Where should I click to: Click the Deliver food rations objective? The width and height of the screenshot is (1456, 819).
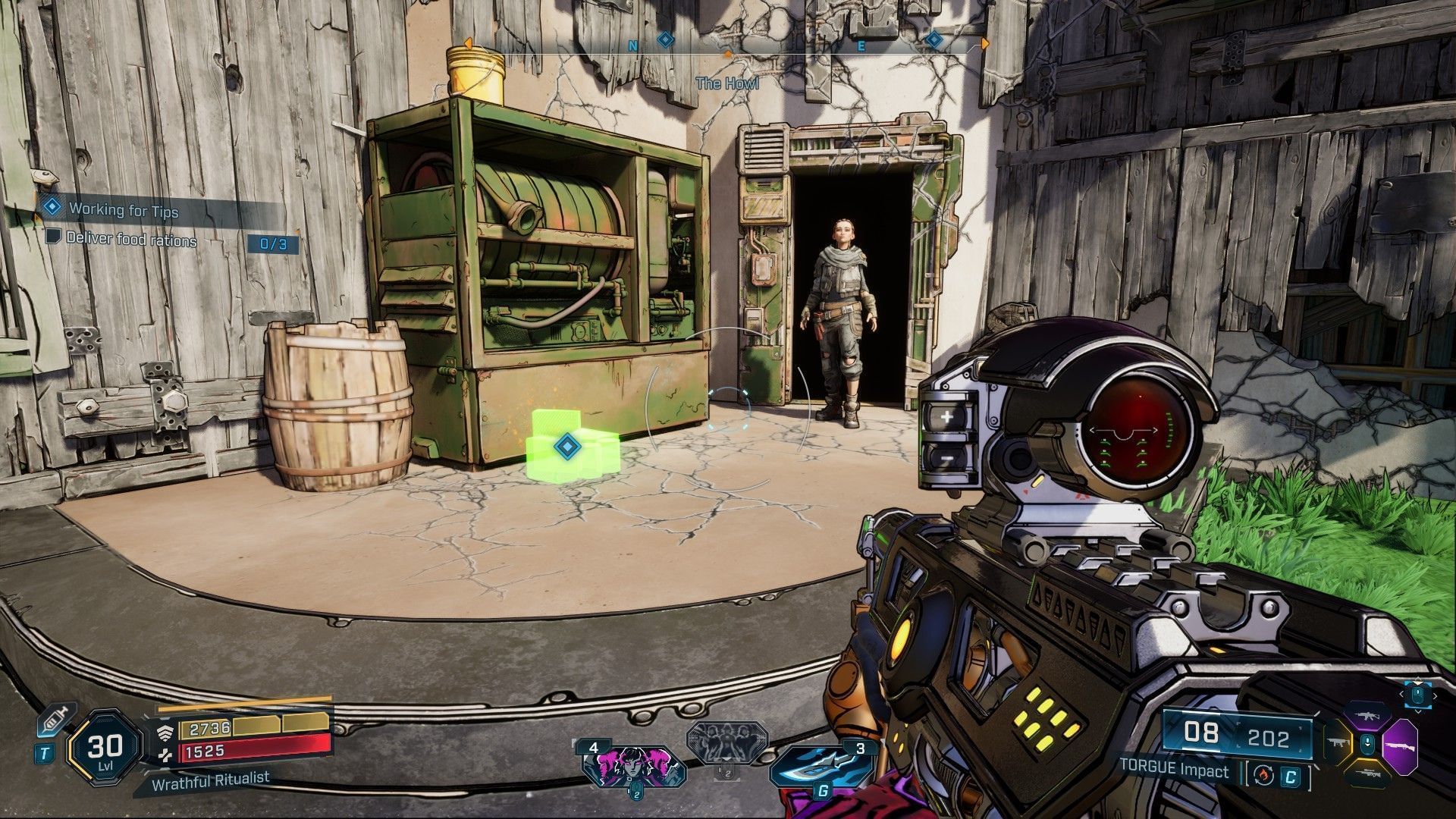point(130,240)
